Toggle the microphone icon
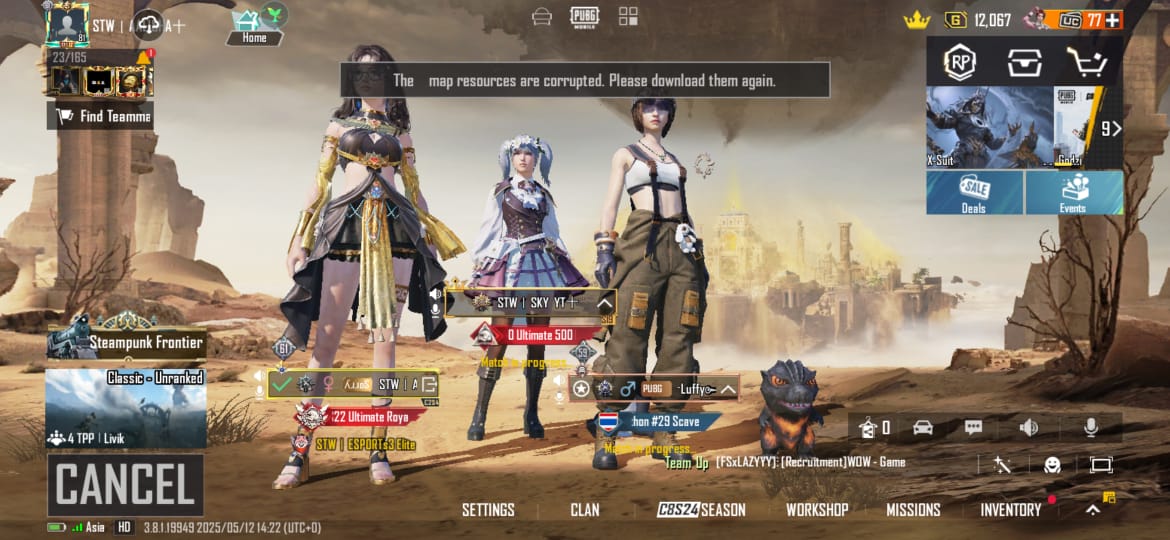The height and width of the screenshot is (540, 1170). click(1092, 428)
